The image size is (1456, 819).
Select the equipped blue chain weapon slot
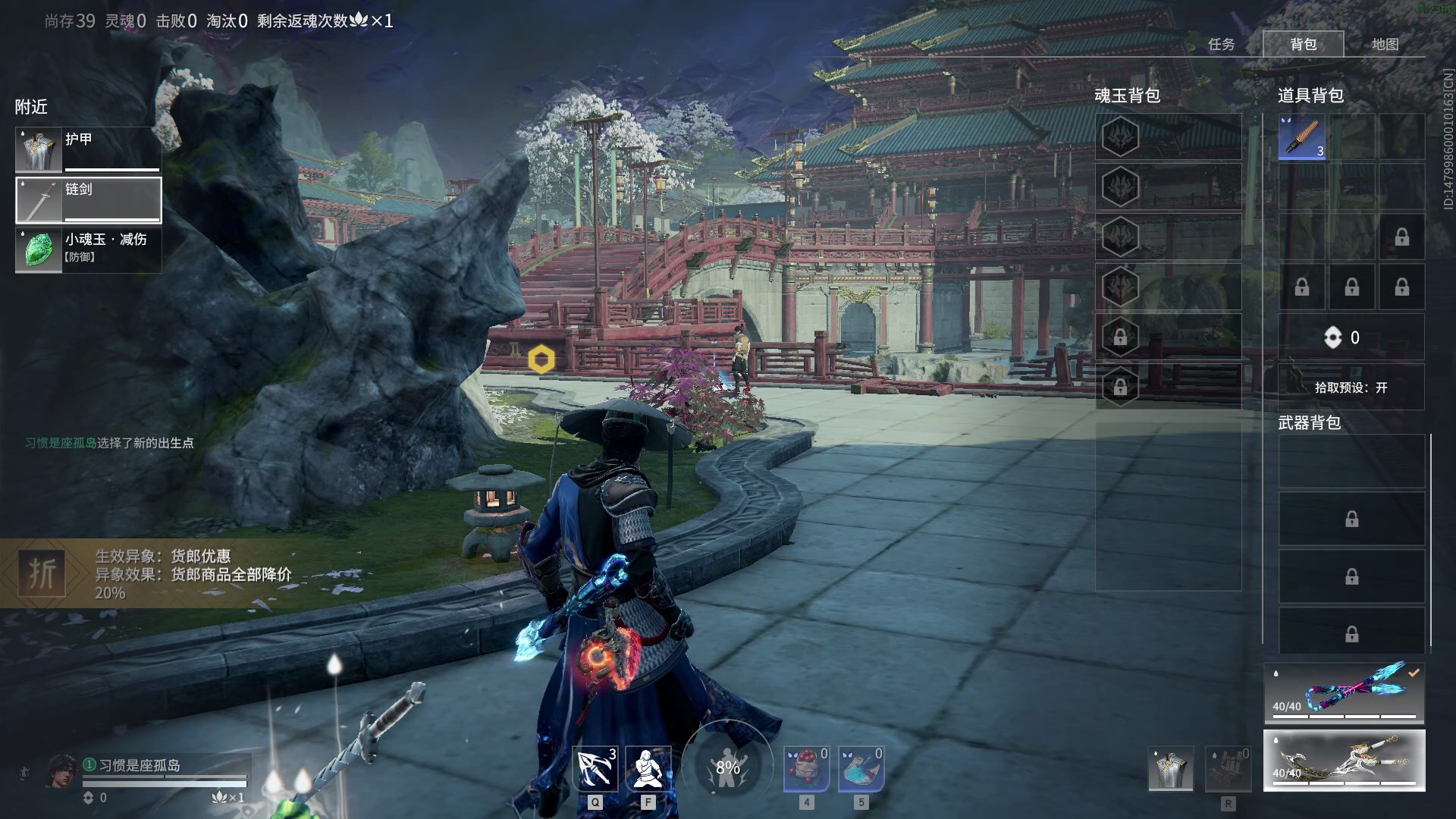pyautogui.click(x=1344, y=692)
